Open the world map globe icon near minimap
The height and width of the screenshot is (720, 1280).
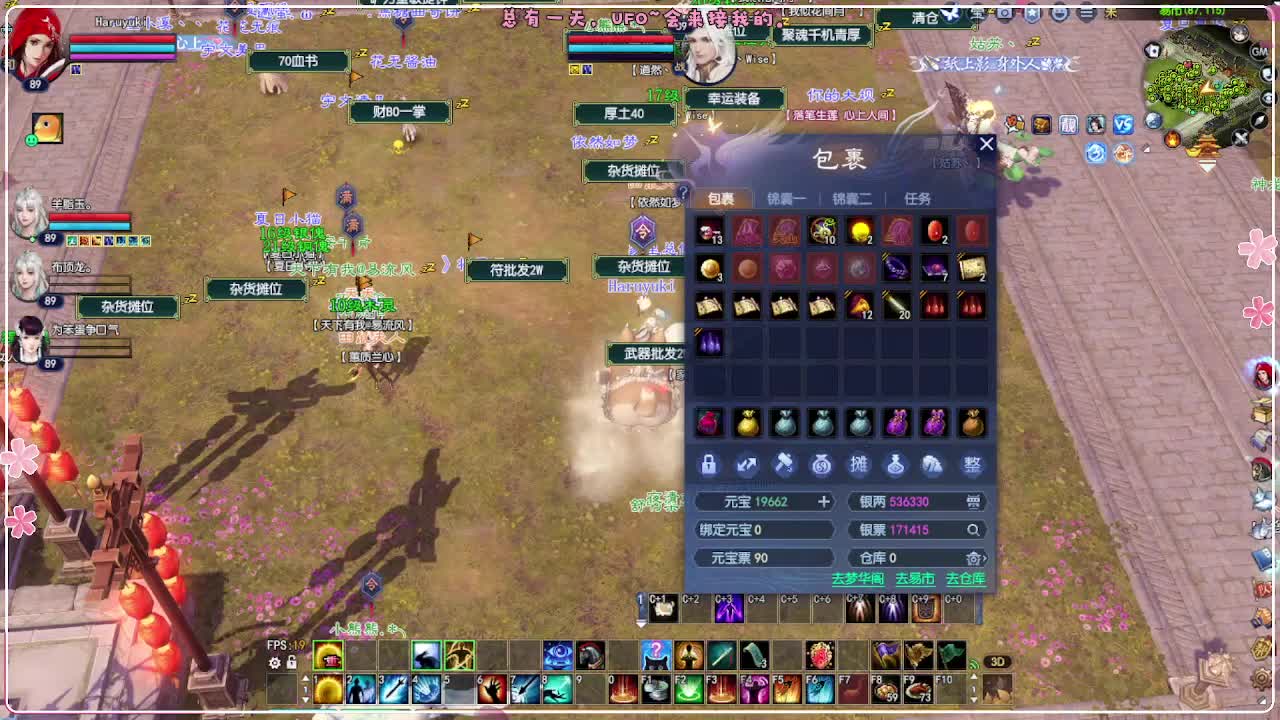click(x=1153, y=121)
